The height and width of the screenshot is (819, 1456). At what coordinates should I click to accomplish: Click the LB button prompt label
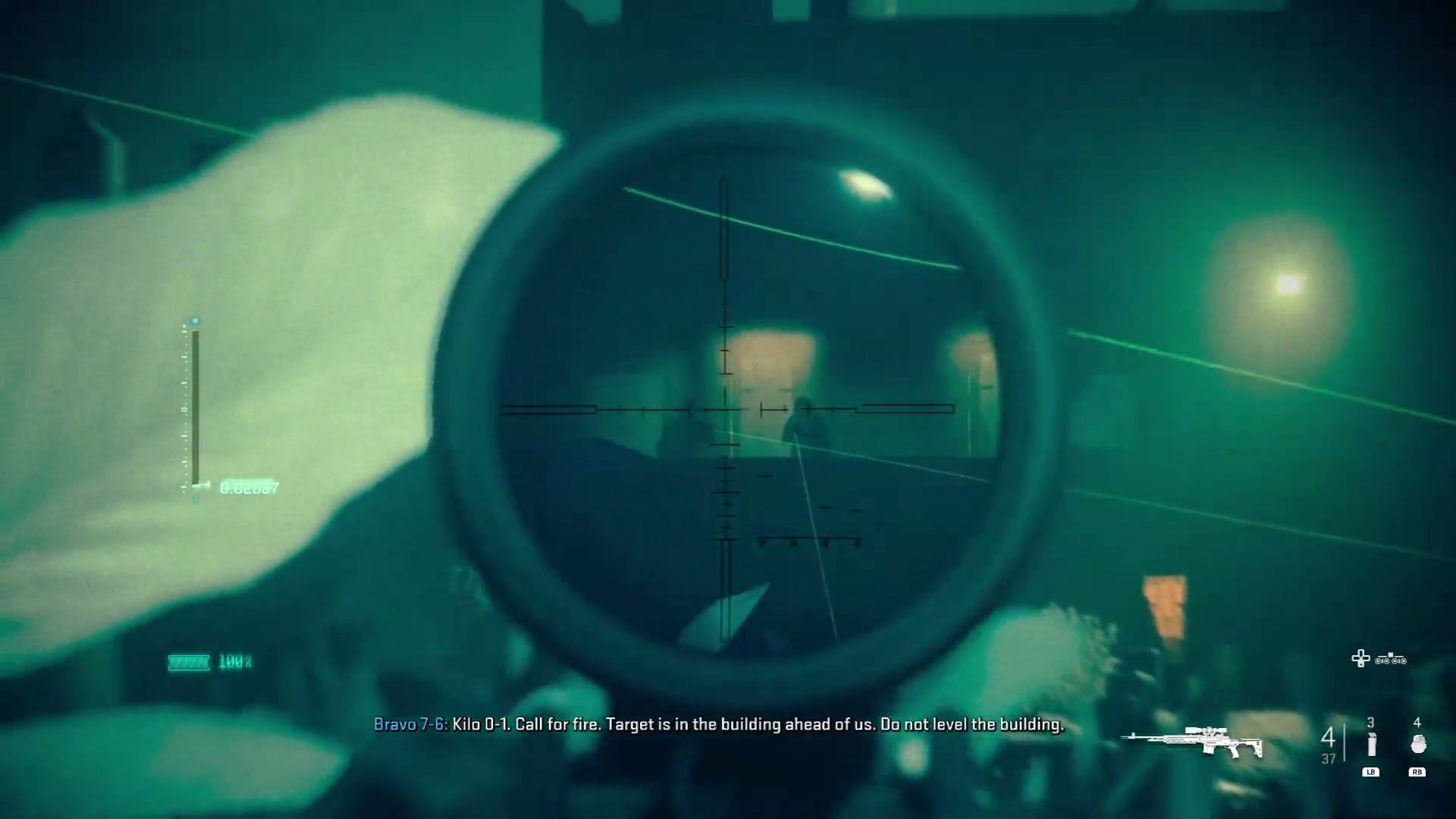coord(1371,772)
